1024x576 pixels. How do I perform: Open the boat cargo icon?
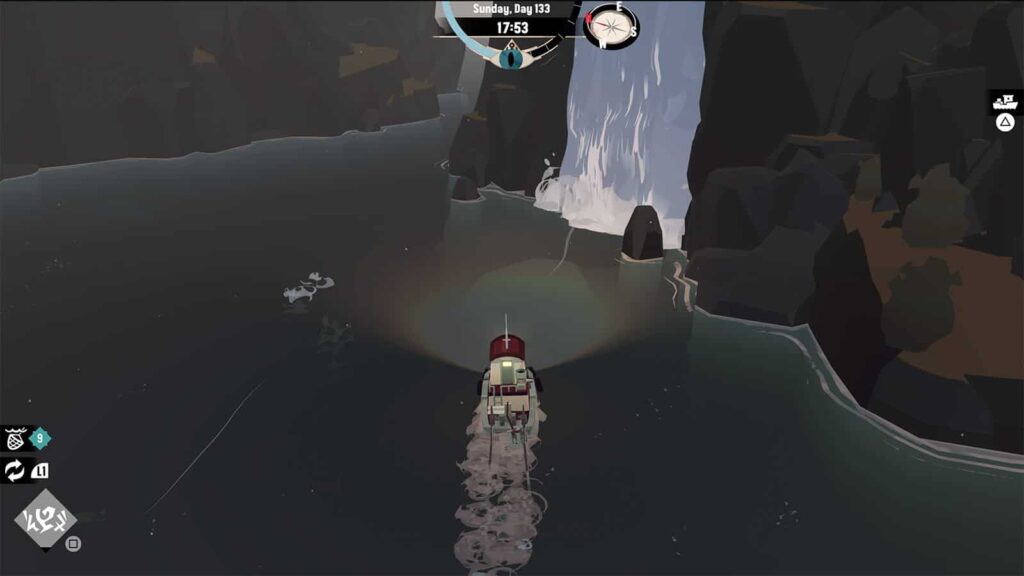pos(1005,101)
